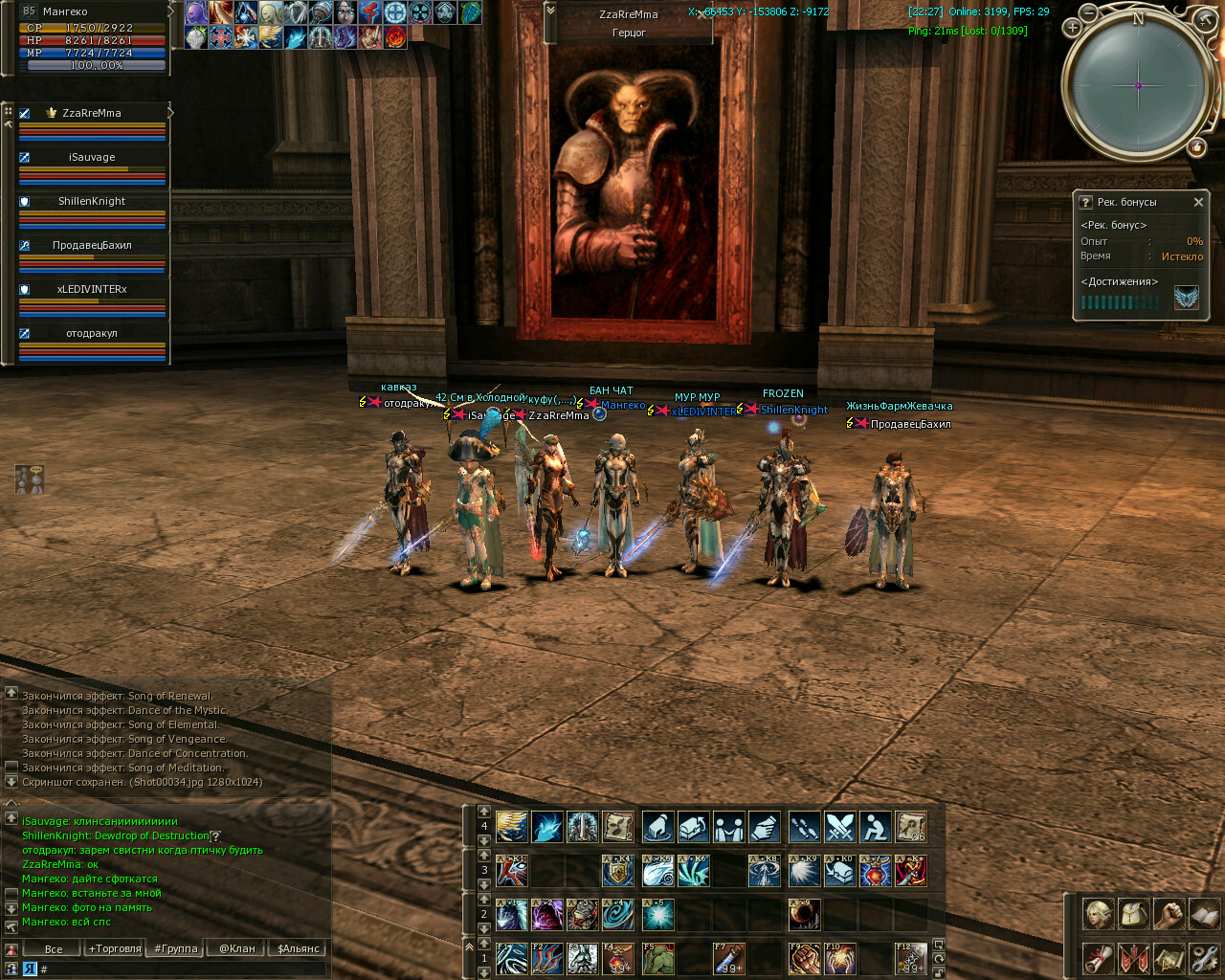Activate the fist skill in slot F9

(x=804, y=958)
